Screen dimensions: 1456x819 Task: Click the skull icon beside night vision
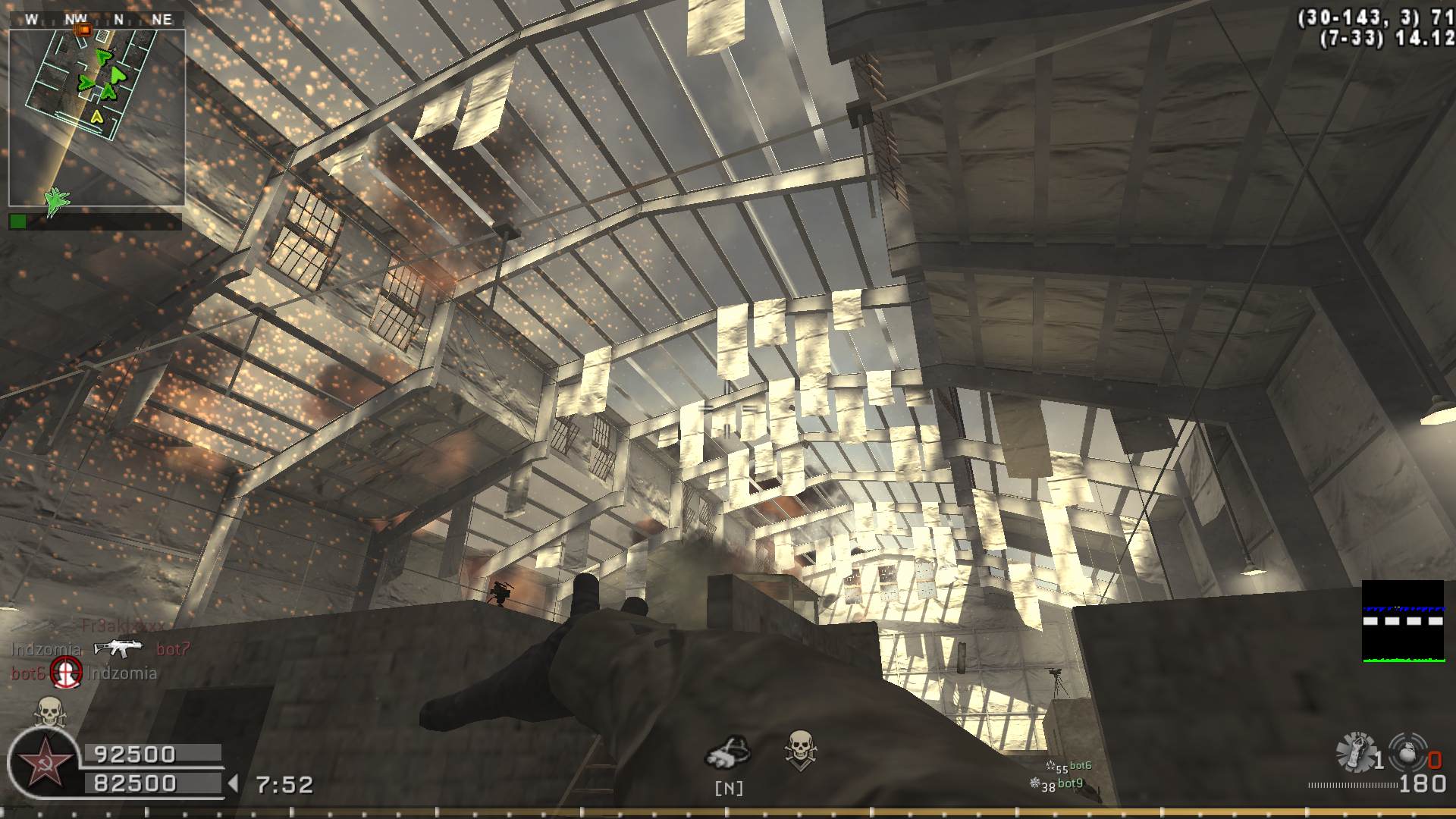coord(800,748)
